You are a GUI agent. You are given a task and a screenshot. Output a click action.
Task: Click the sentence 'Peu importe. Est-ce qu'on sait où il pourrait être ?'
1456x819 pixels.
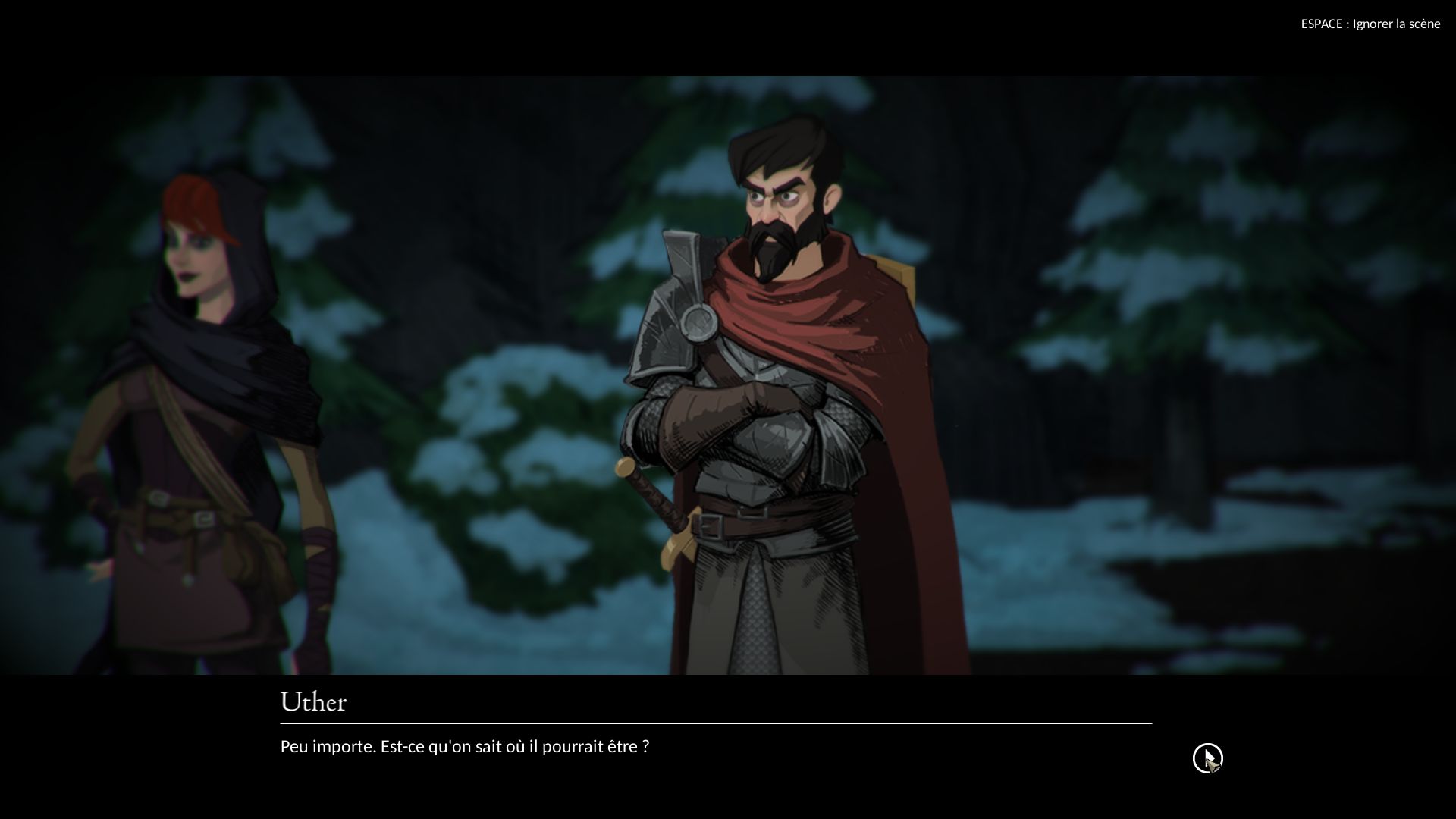[x=463, y=746]
